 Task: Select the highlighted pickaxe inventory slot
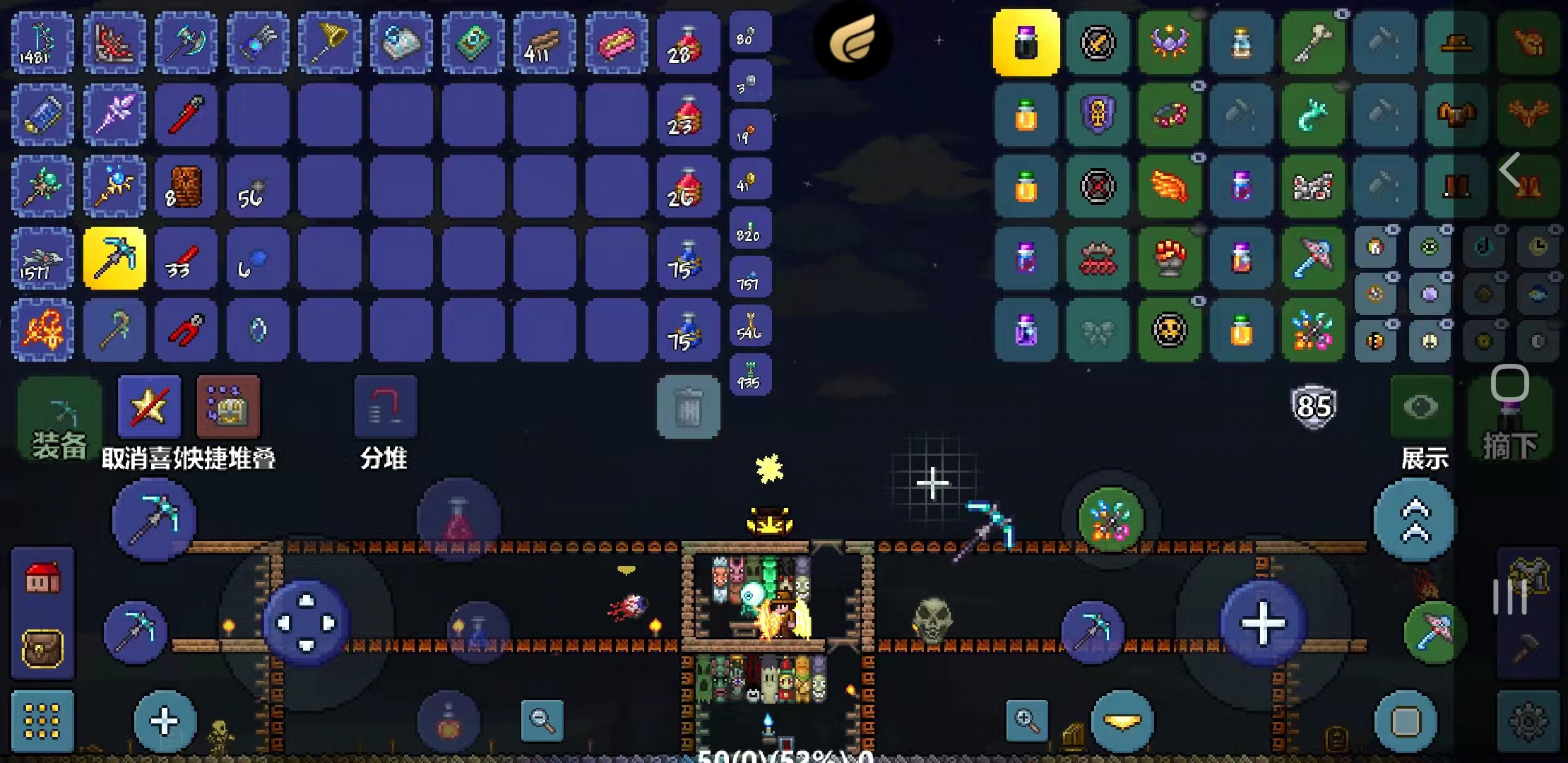click(114, 259)
